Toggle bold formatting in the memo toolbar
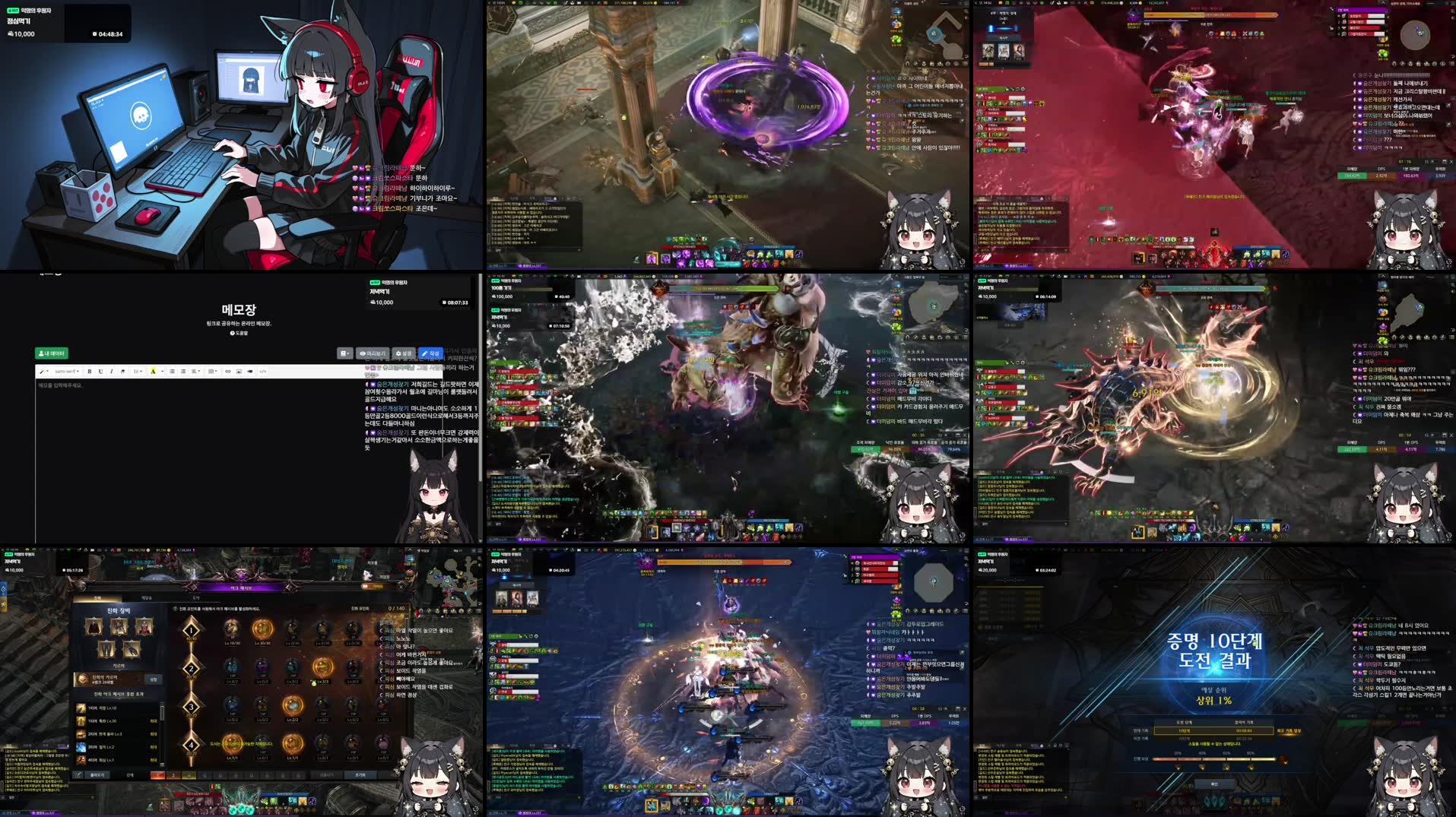Viewport: 1456px width, 817px height. pyautogui.click(x=90, y=372)
